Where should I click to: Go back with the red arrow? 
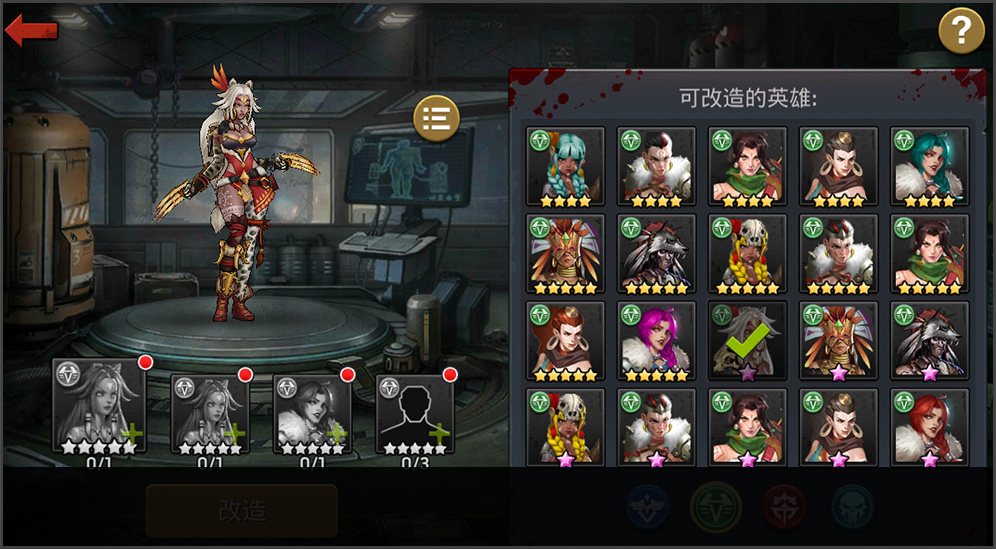31,30
